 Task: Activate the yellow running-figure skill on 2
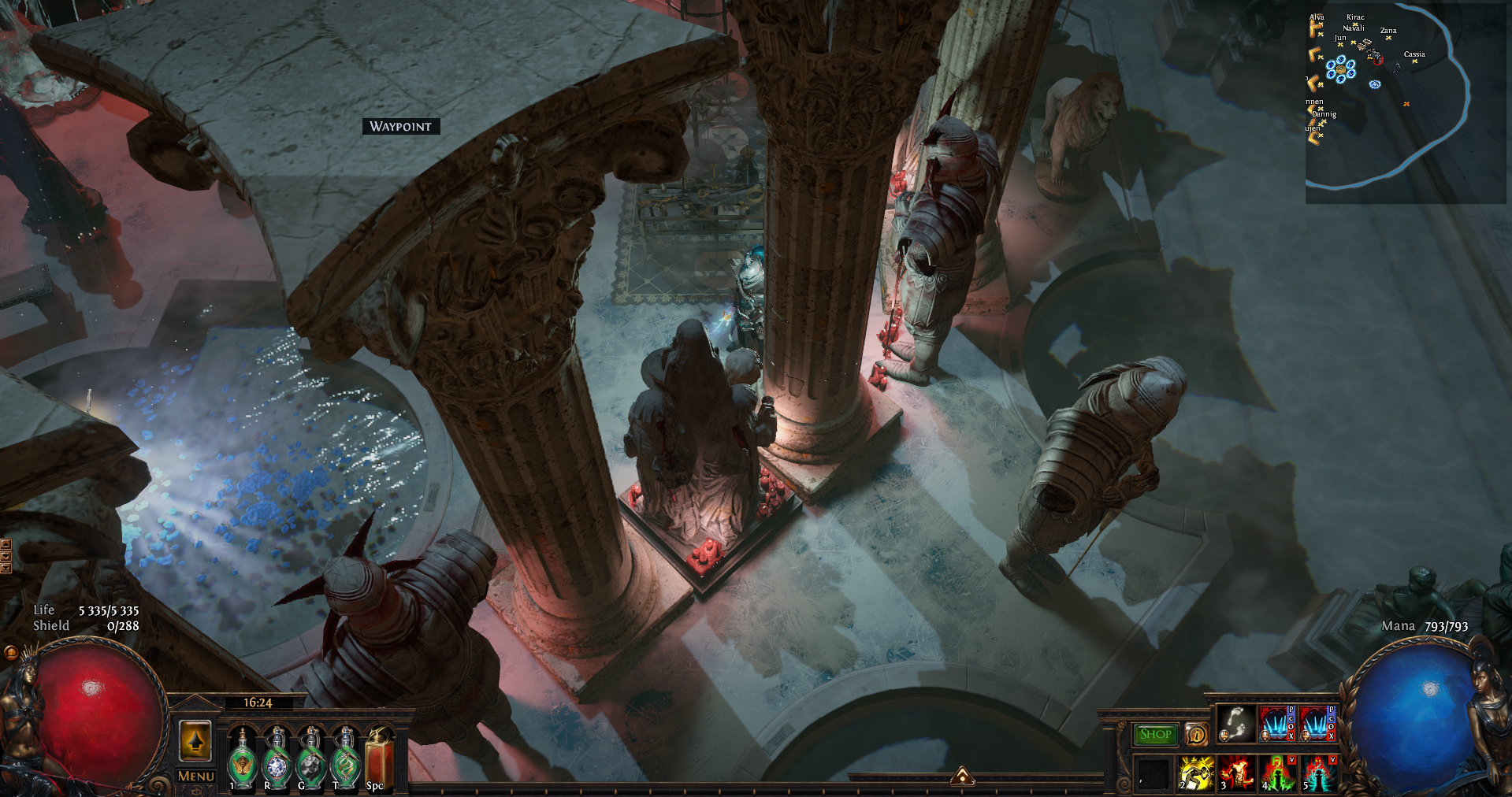[x=1196, y=773]
